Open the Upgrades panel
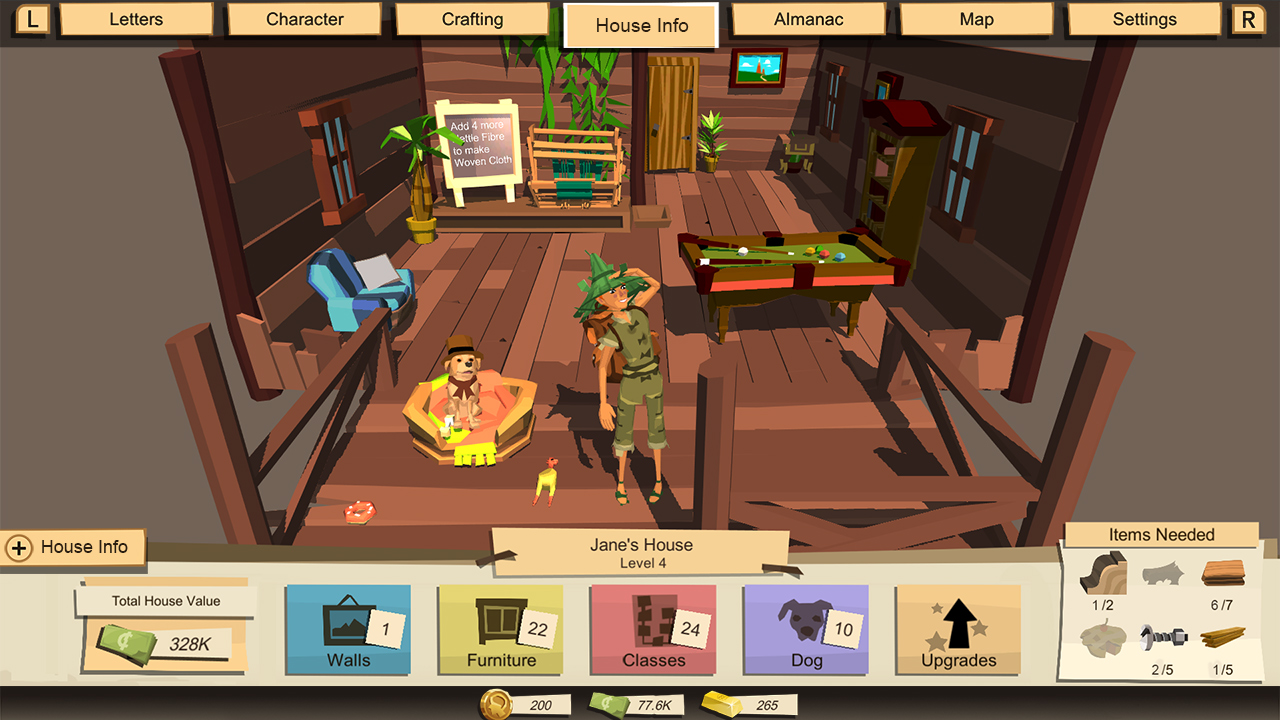This screenshot has height=720, width=1280. coord(957,630)
